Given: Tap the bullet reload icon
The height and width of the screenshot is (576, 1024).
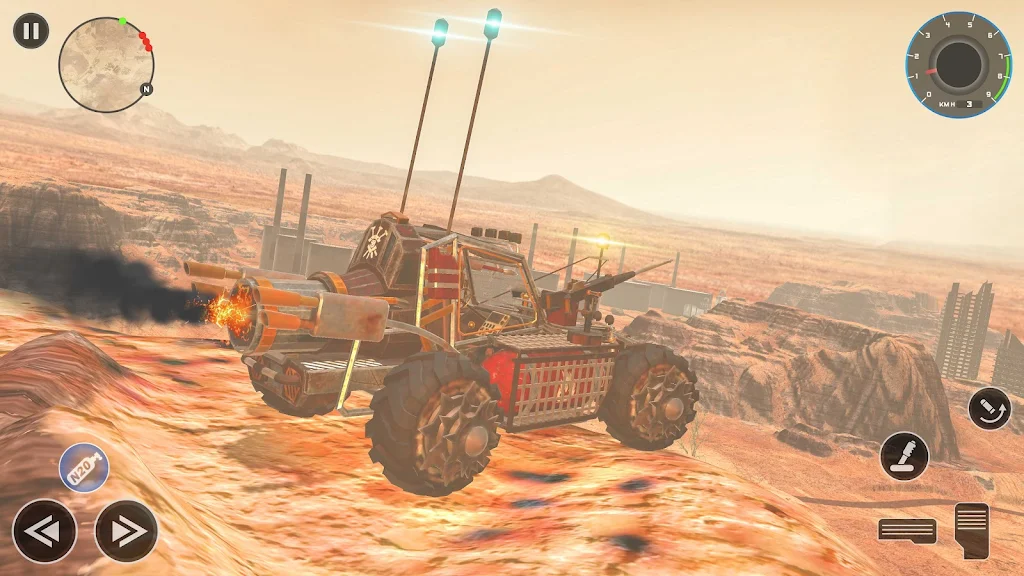Looking at the screenshot, I should point(989,408).
